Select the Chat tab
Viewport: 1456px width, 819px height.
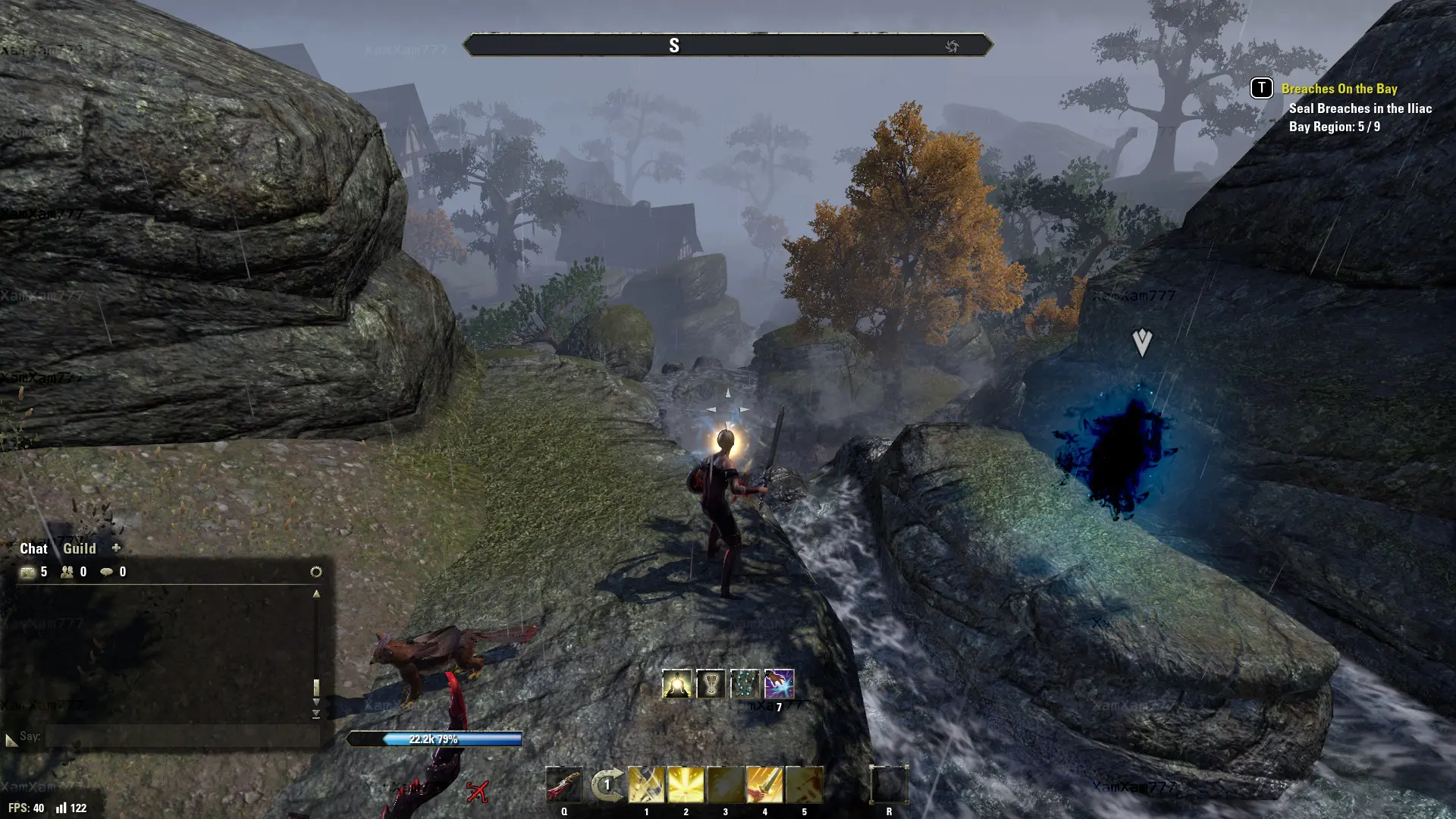point(33,548)
